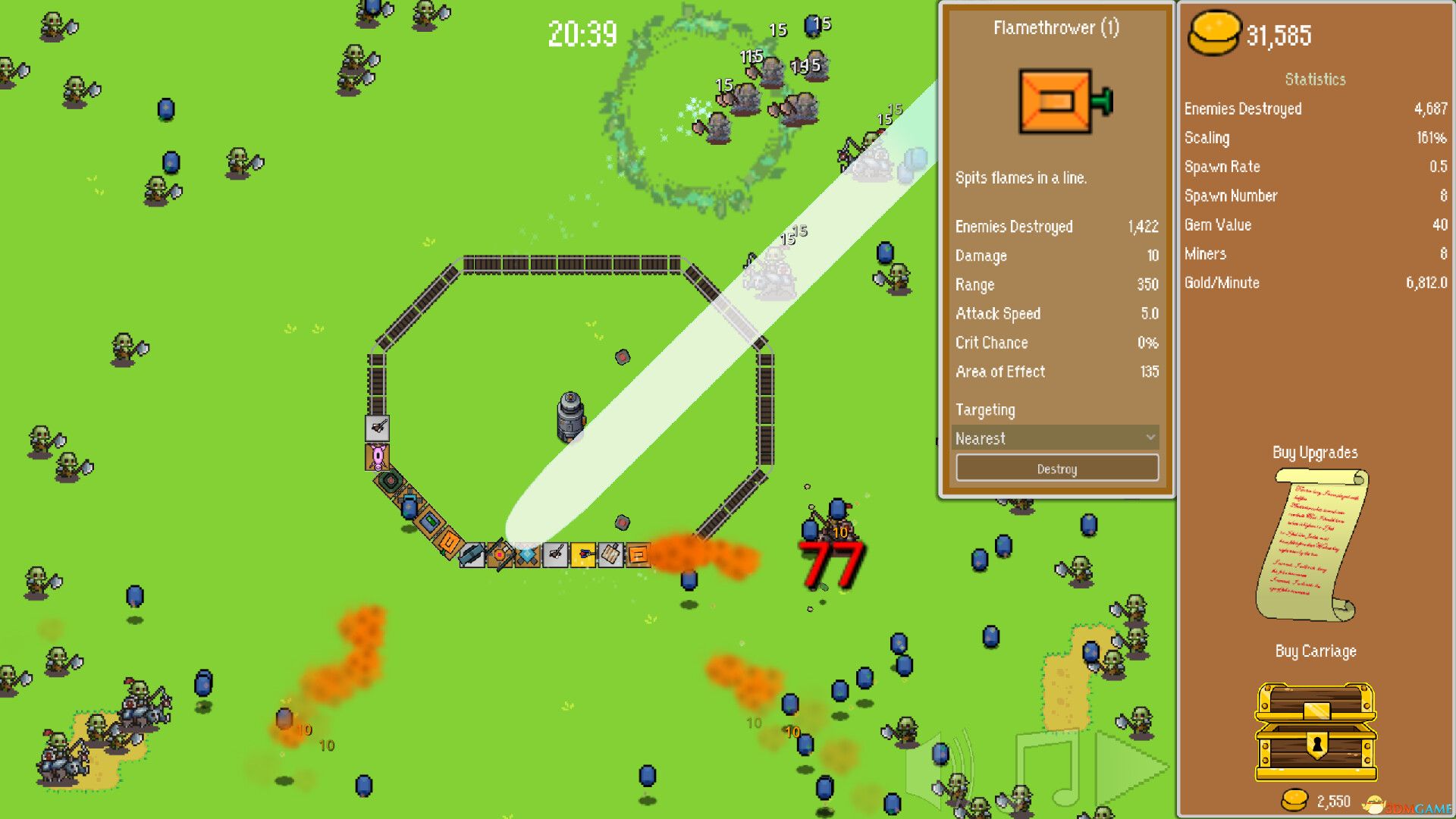Click the 2,550 carriage price label
Viewport: 1456px width, 819px height.
(x=1335, y=801)
